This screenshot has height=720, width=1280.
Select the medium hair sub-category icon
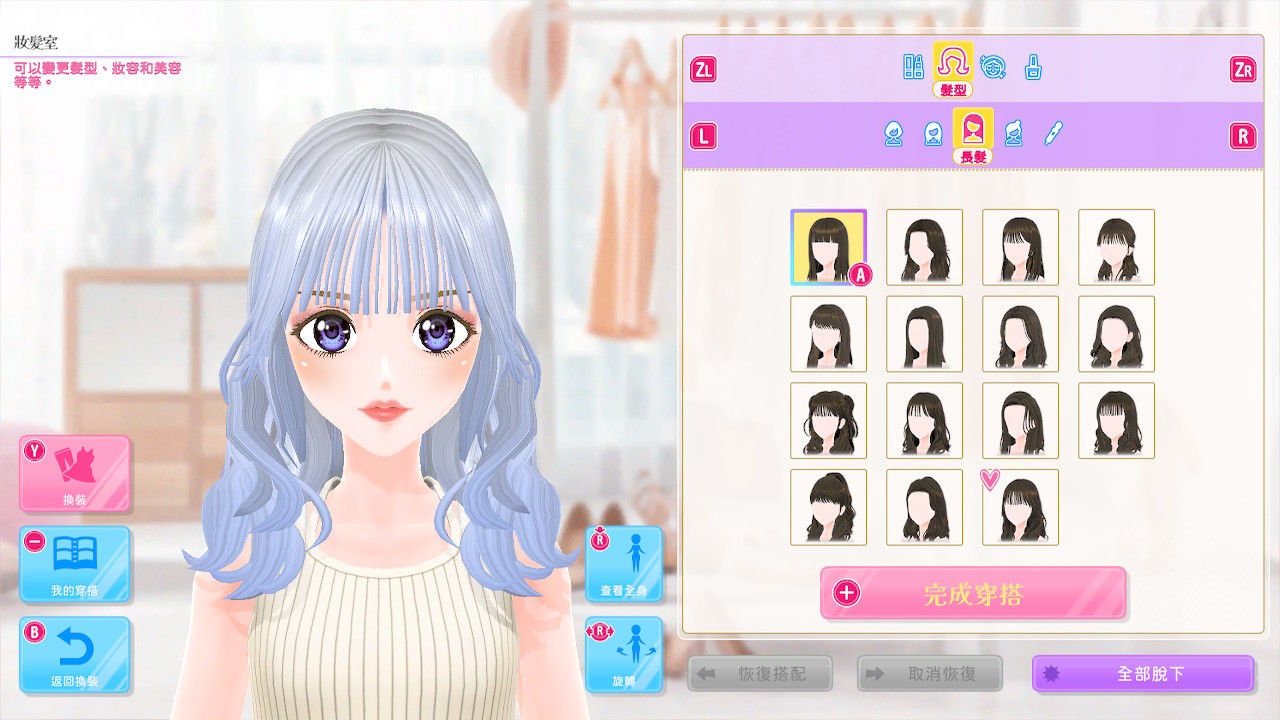coord(933,132)
